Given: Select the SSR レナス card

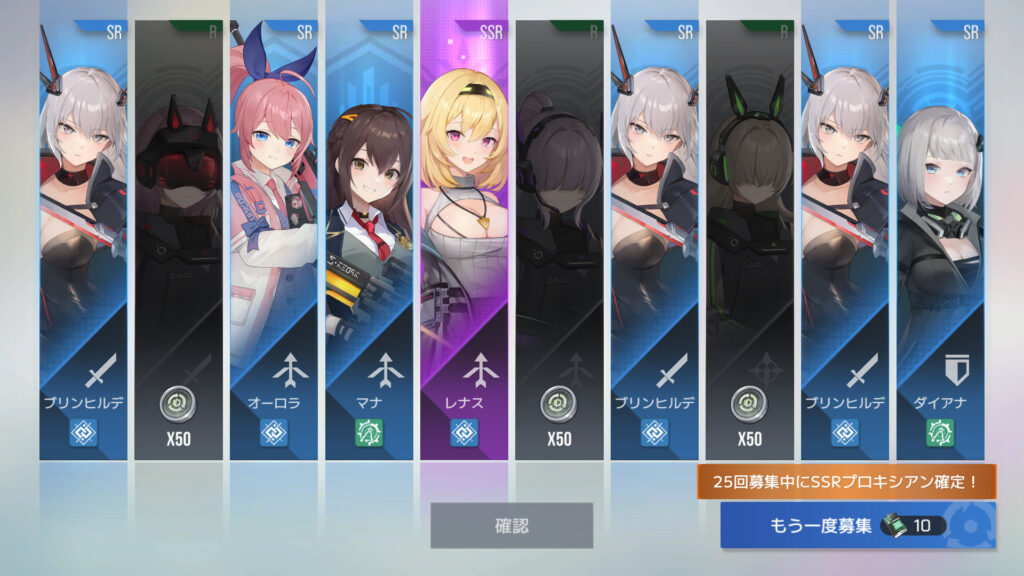Looking at the screenshot, I should point(463,240).
